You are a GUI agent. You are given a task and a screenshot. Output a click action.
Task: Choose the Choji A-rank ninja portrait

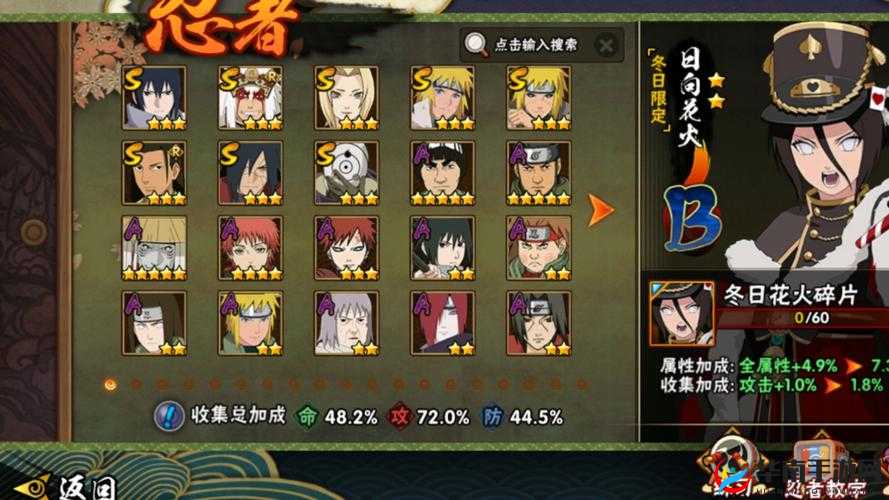click(x=538, y=246)
